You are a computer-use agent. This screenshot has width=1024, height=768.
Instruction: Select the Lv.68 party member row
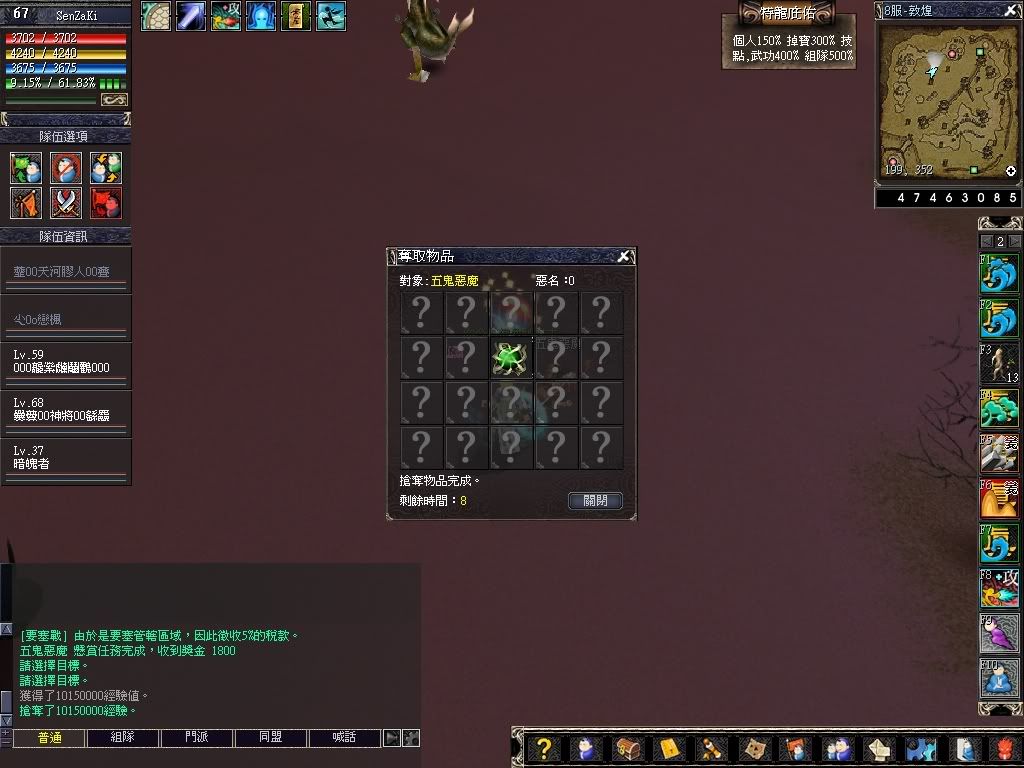[x=66, y=410]
